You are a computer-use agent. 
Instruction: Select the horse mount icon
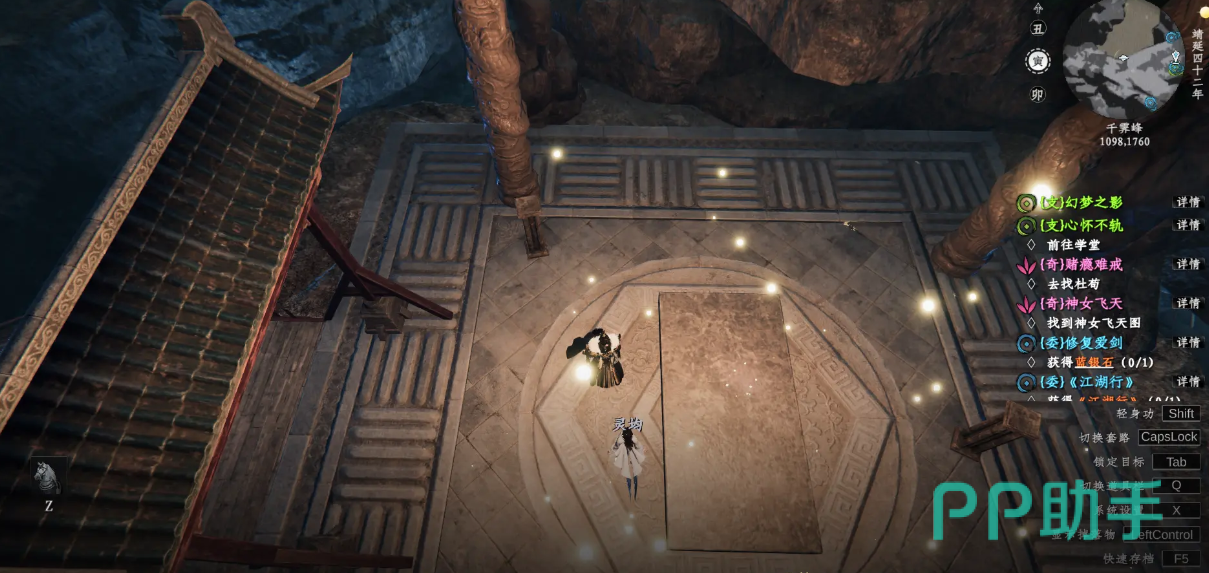47,478
